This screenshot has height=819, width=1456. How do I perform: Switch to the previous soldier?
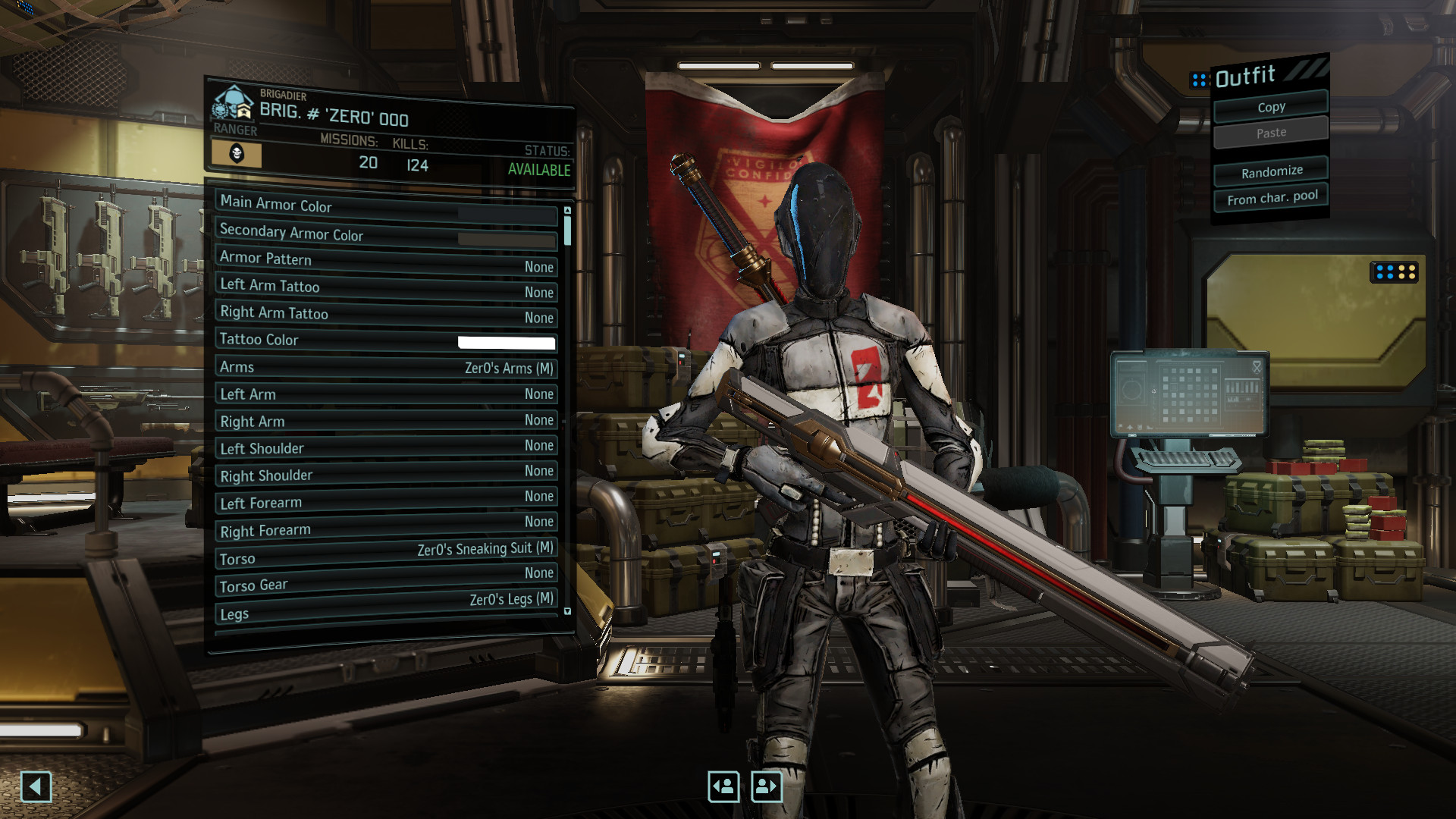point(723,786)
